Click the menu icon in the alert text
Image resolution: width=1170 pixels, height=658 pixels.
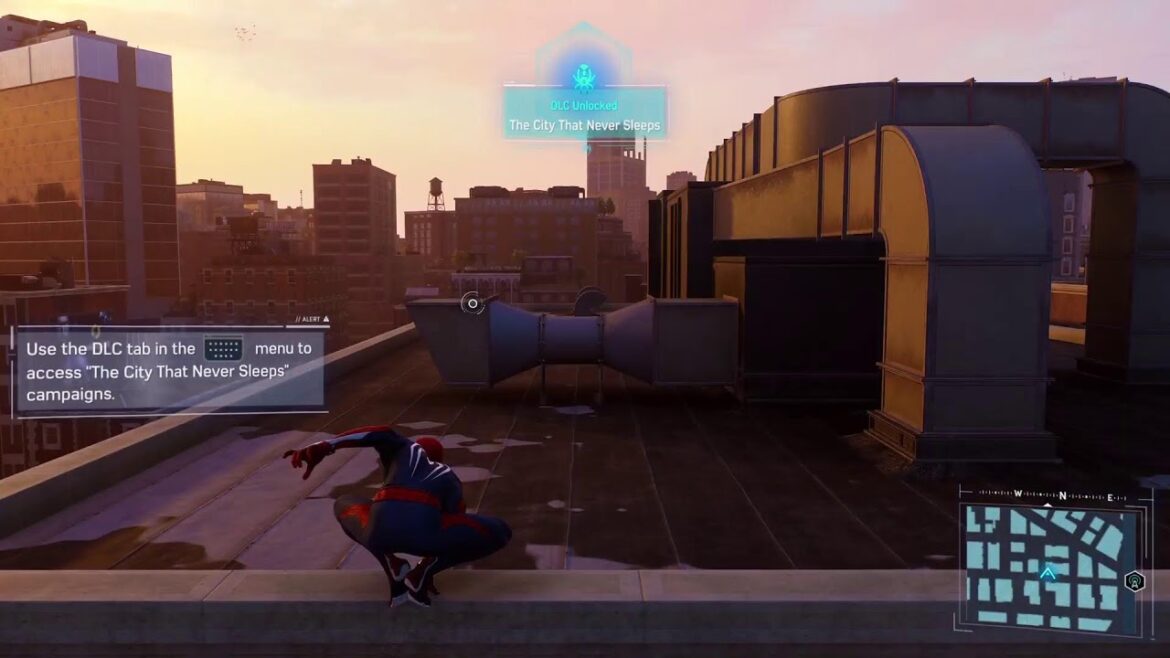pyautogui.click(x=223, y=349)
